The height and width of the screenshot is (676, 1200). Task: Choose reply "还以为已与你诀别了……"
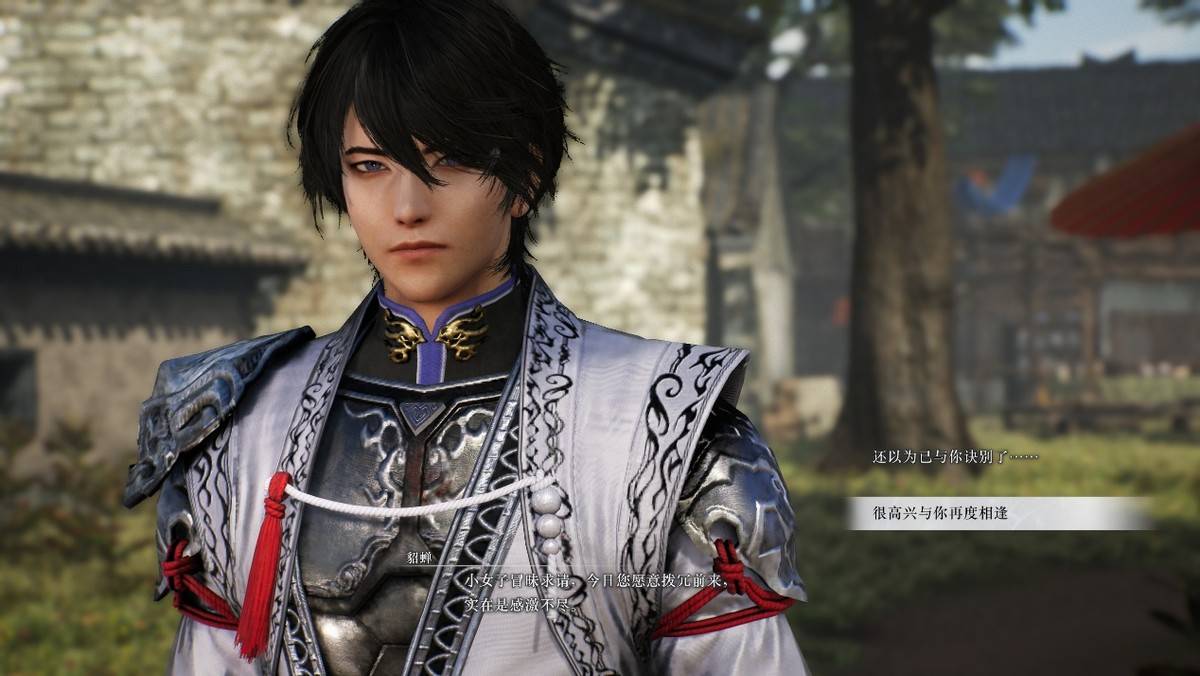[x=955, y=457]
